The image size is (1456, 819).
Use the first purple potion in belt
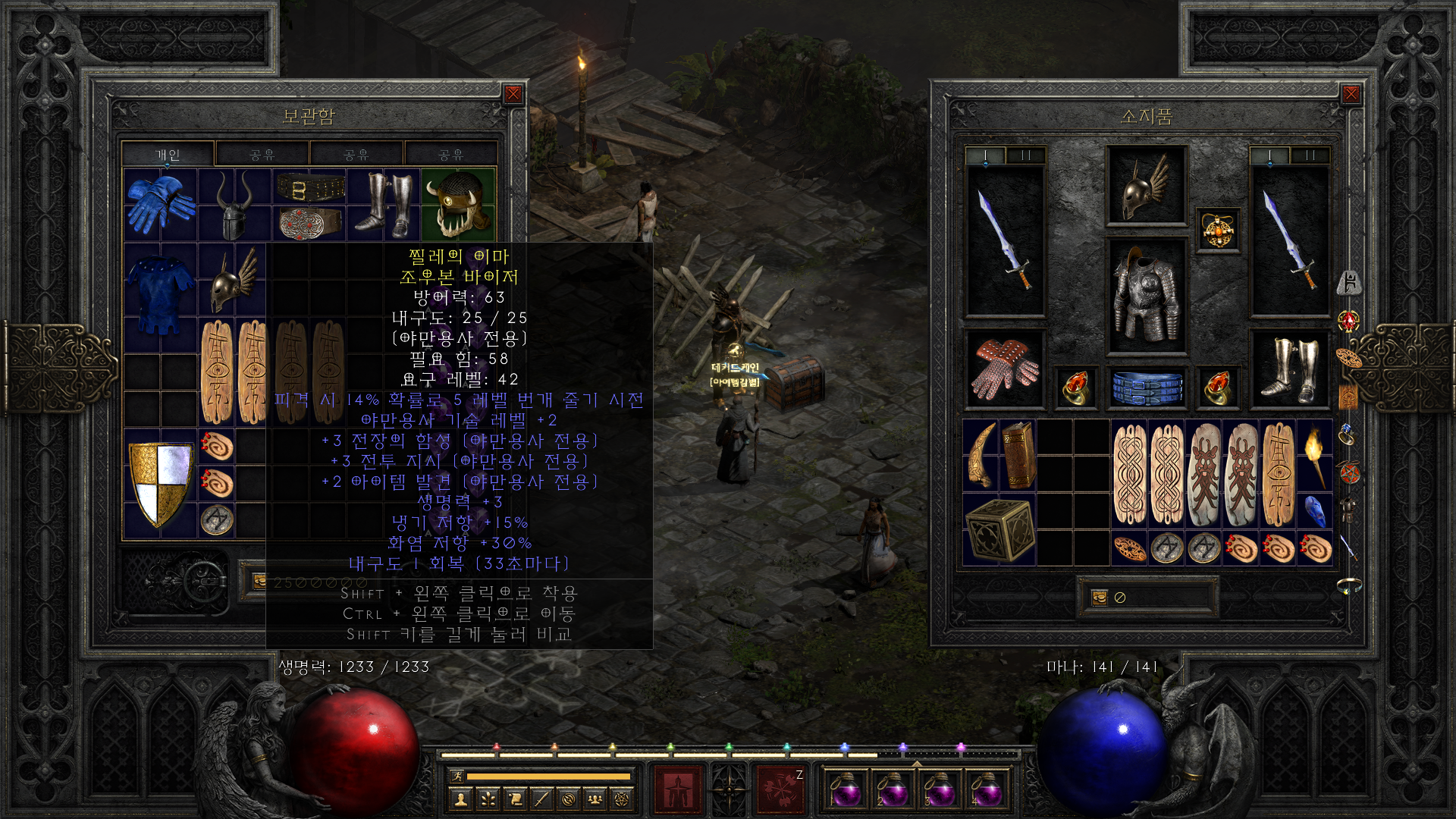click(845, 790)
